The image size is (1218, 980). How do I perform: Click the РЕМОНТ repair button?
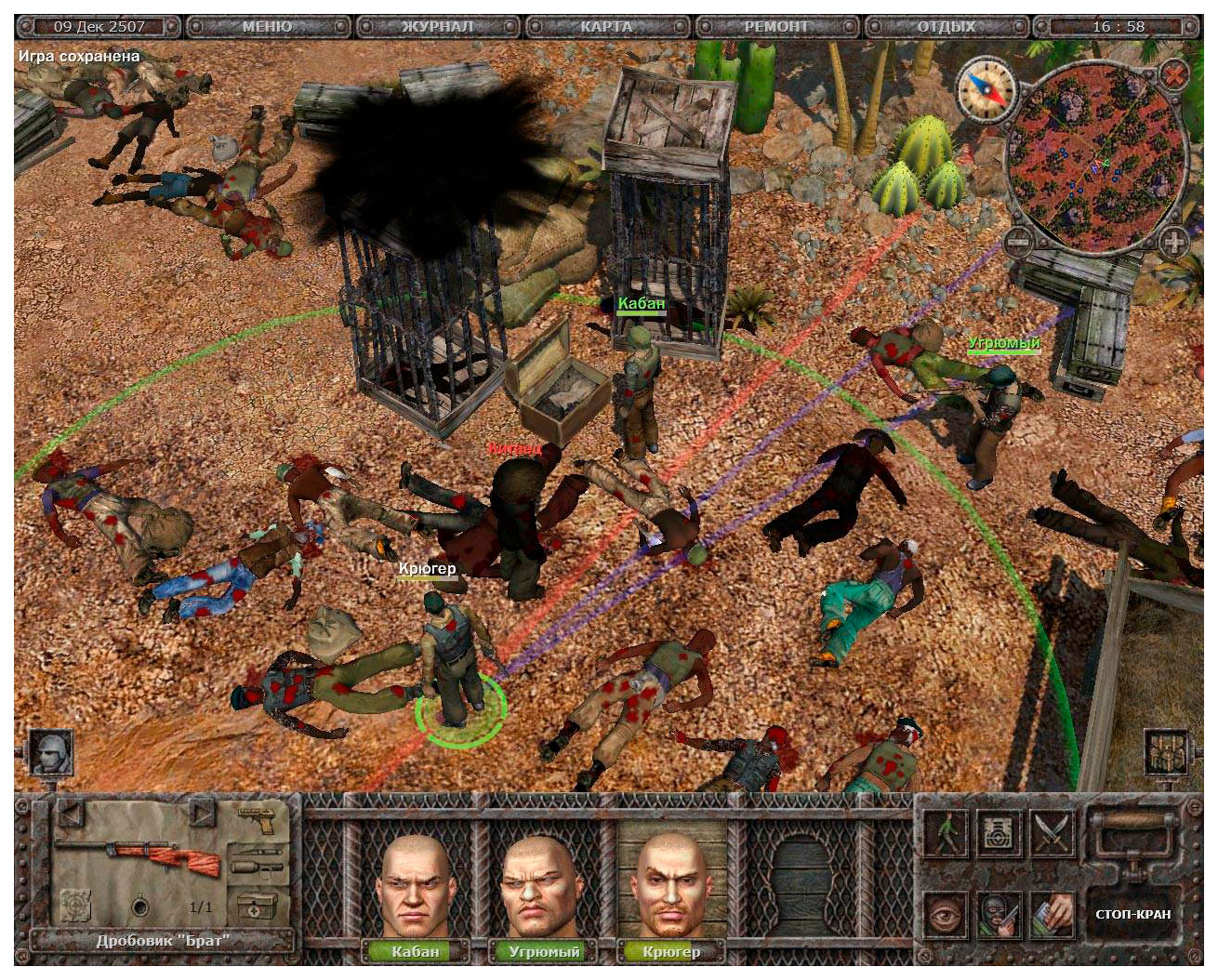click(776, 26)
